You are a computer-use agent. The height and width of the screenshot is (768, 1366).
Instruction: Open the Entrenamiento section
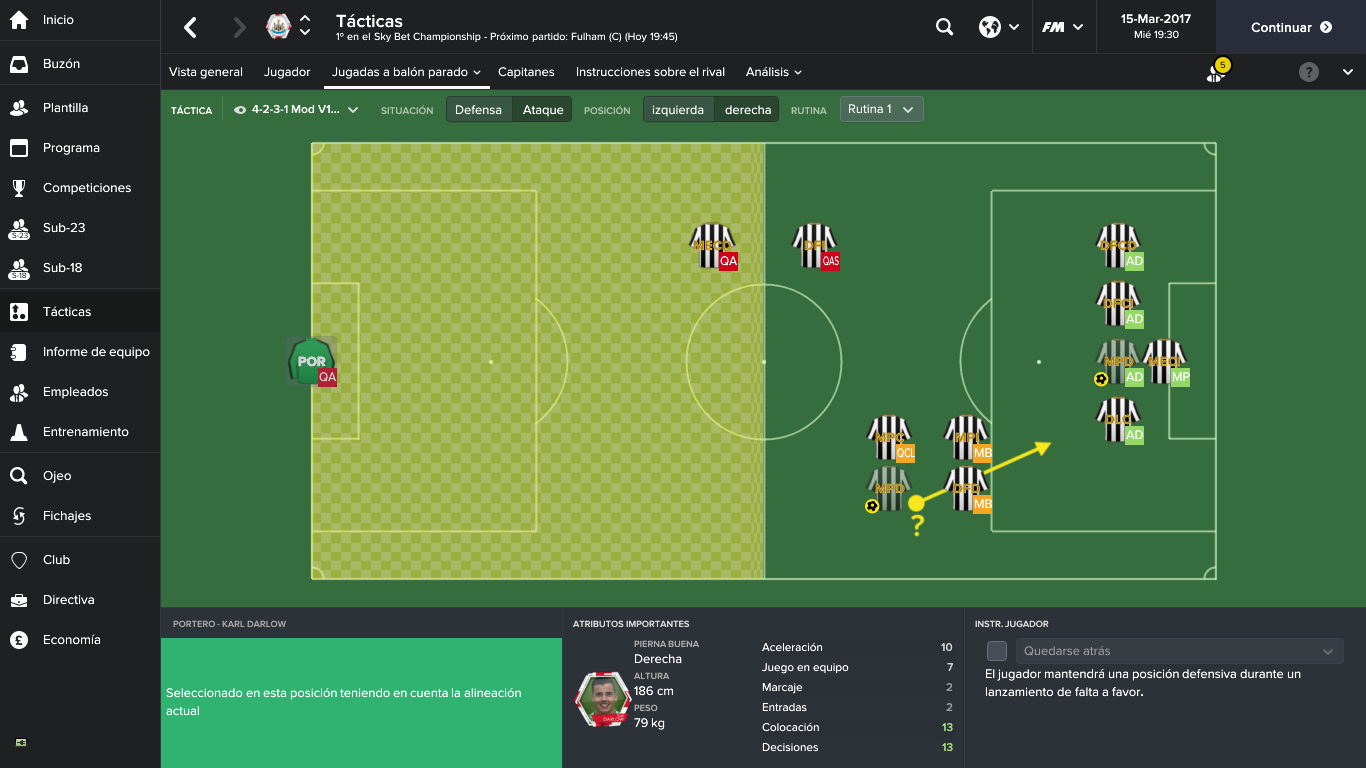(85, 432)
